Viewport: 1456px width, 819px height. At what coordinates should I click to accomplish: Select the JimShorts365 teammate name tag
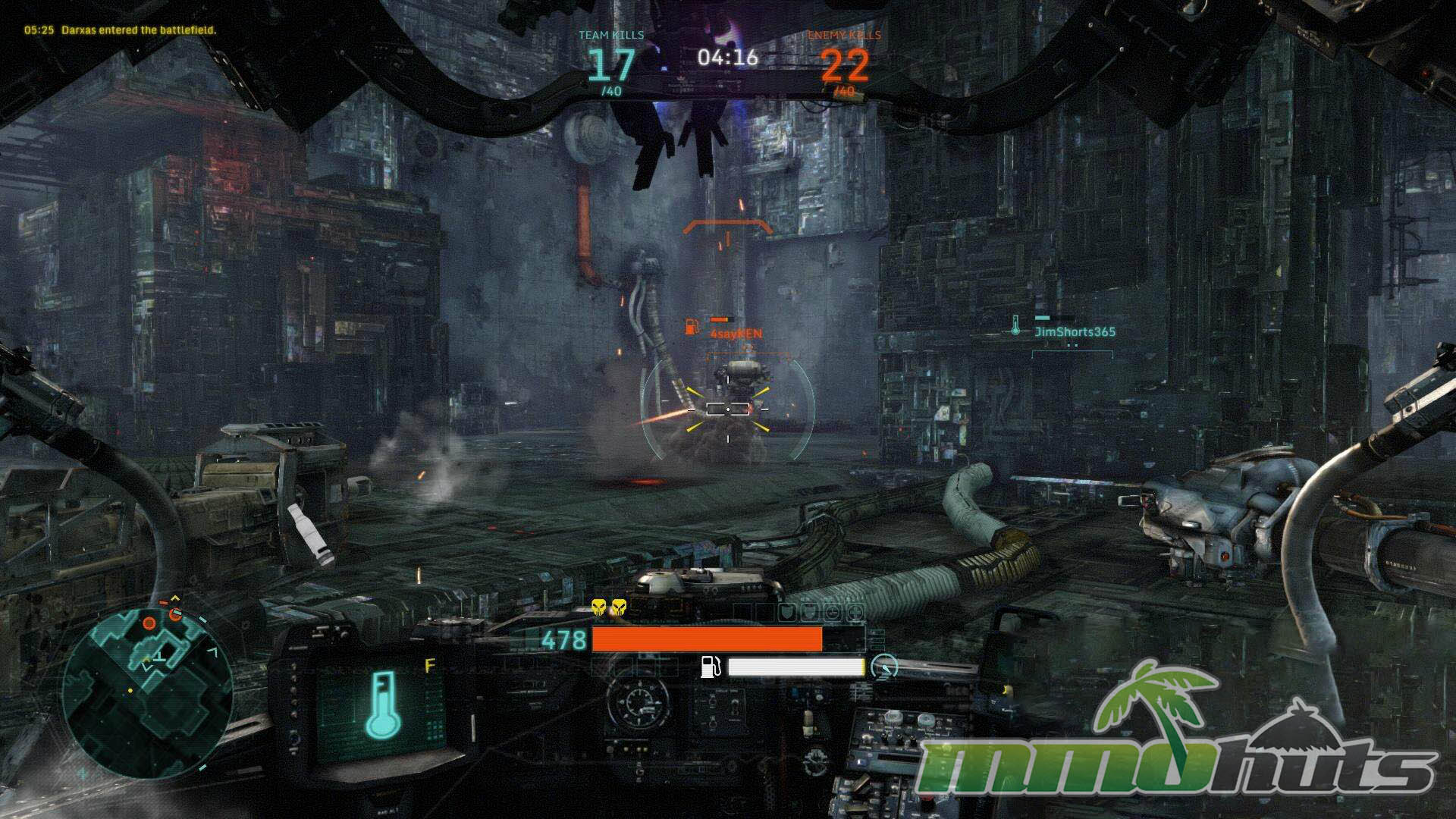(x=1075, y=331)
